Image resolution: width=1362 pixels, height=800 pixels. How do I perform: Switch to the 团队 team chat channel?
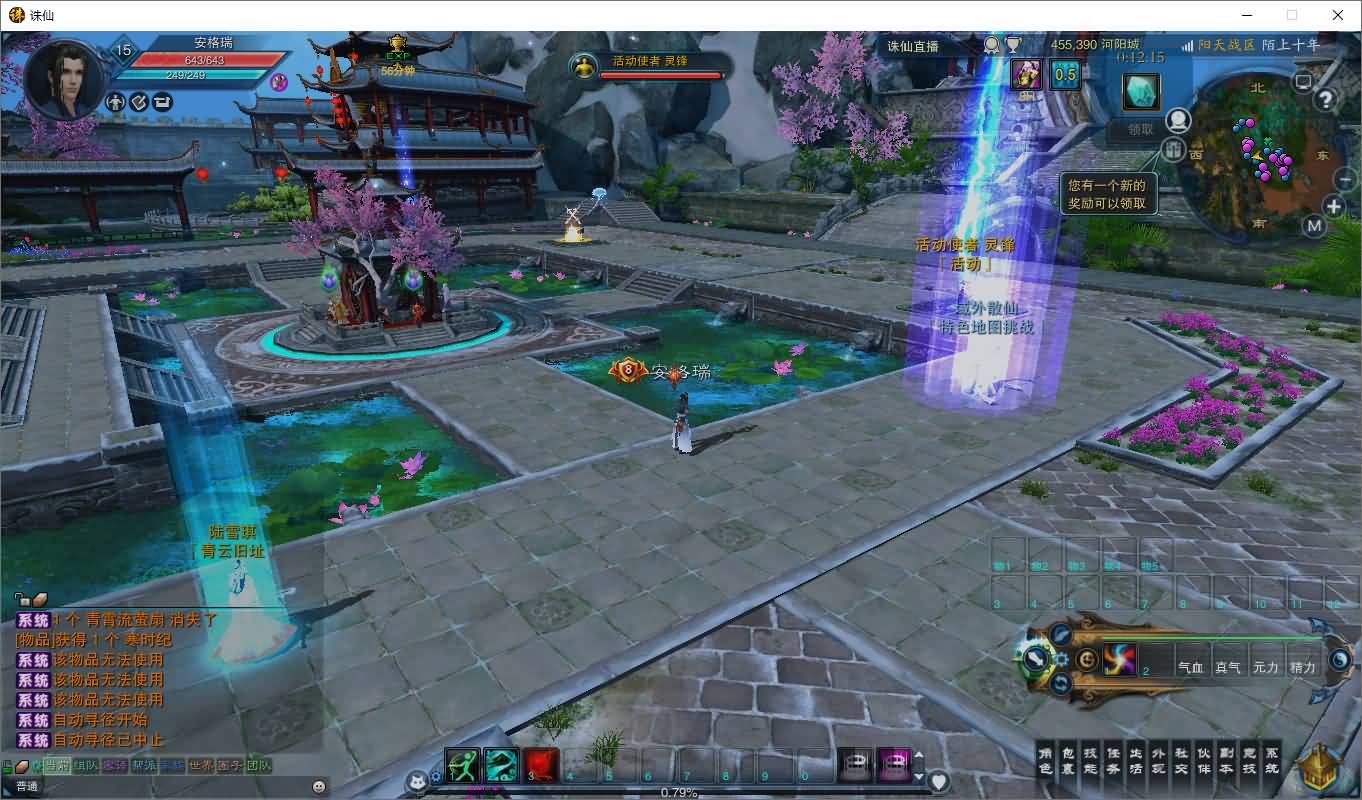(x=259, y=766)
